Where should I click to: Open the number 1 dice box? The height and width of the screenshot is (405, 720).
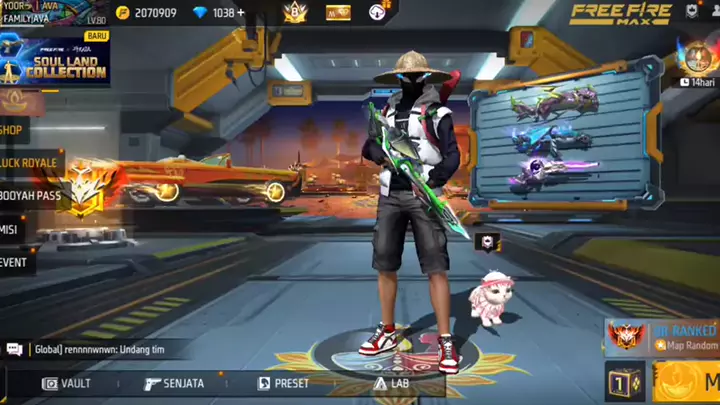pyautogui.click(x=625, y=383)
